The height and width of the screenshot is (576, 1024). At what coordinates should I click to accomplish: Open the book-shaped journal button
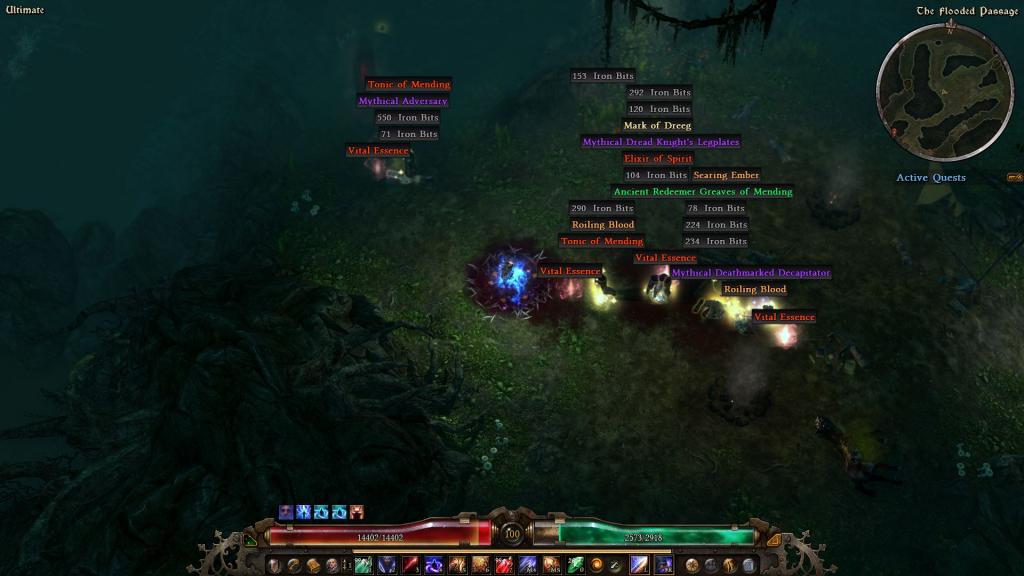tap(313, 566)
